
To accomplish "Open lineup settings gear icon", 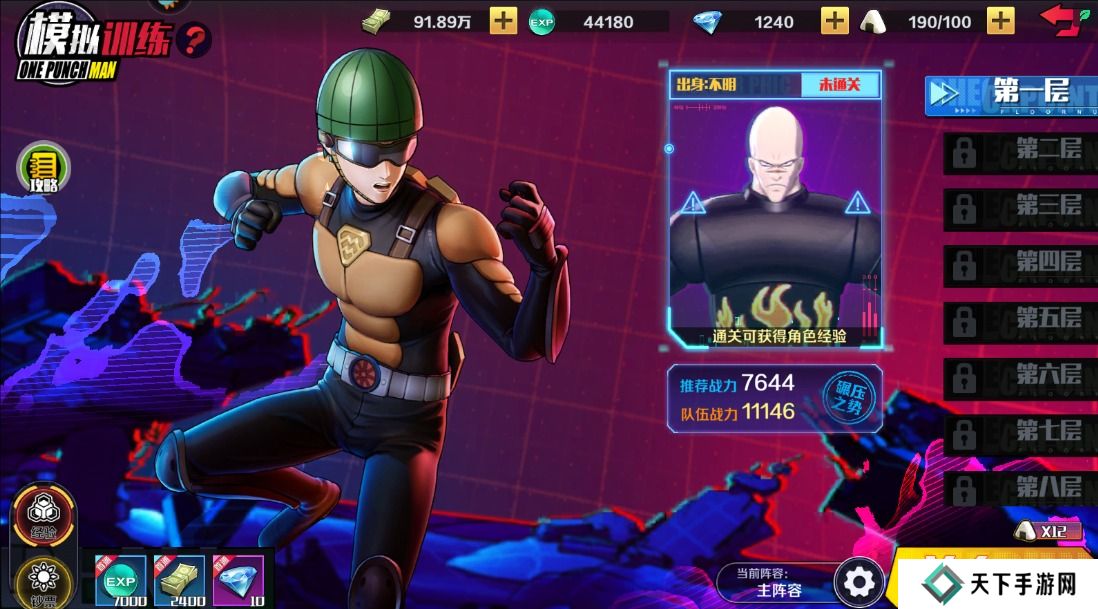I will [x=859, y=581].
